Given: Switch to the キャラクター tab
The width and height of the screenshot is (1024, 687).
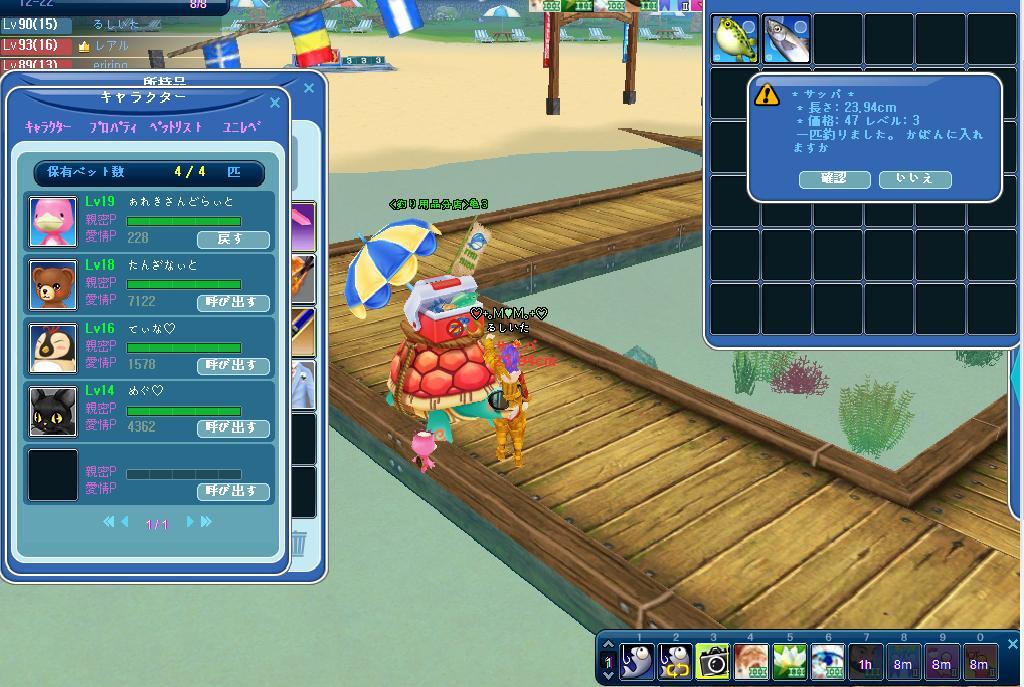Looking at the screenshot, I should click(x=48, y=128).
